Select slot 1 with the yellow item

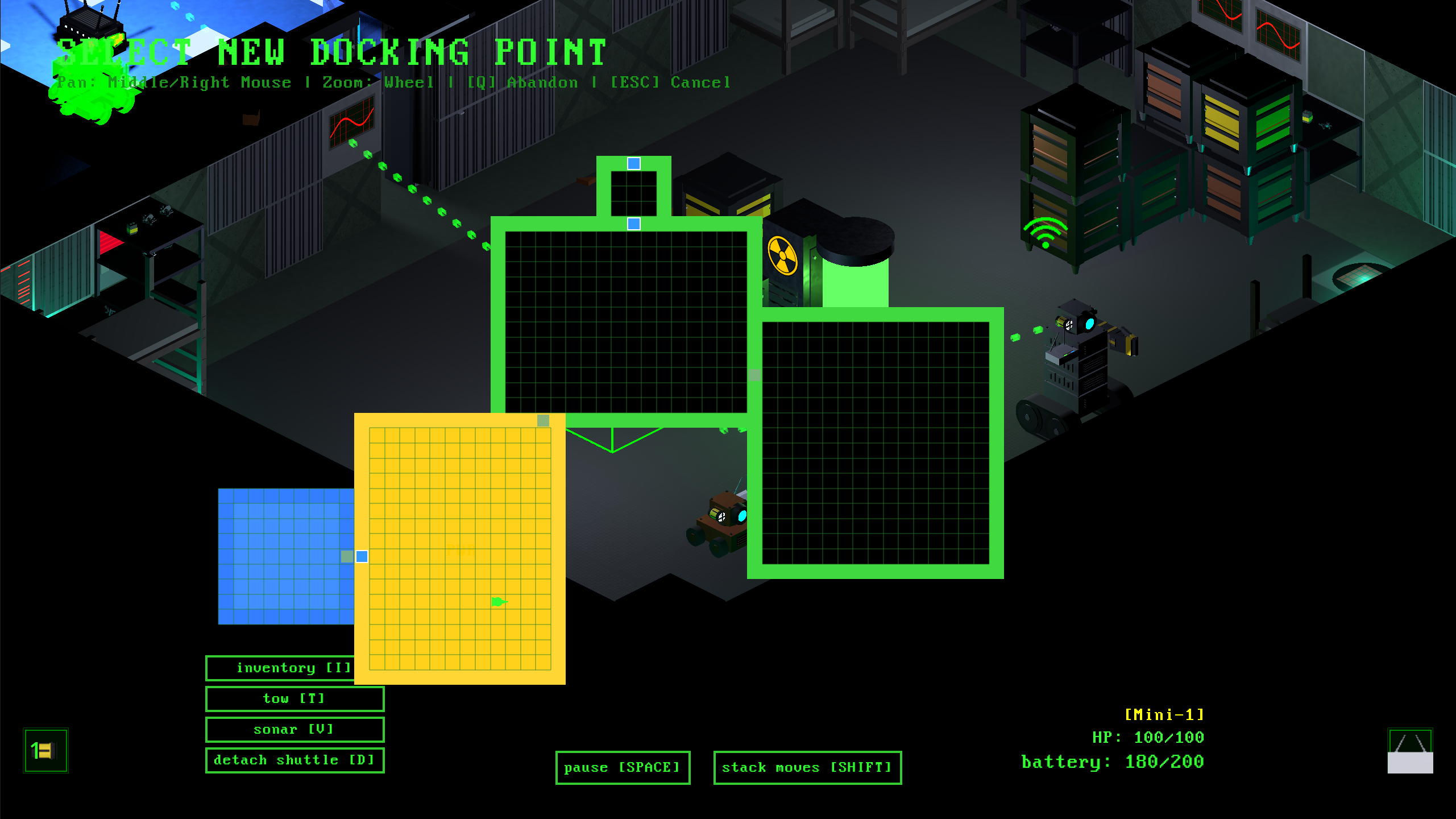(45, 750)
